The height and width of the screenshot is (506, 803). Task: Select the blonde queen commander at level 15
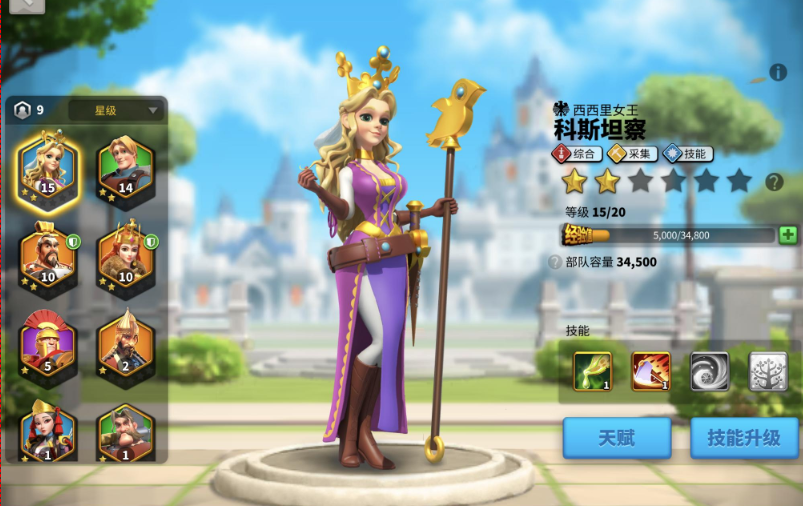pyautogui.click(x=46, y=163)
